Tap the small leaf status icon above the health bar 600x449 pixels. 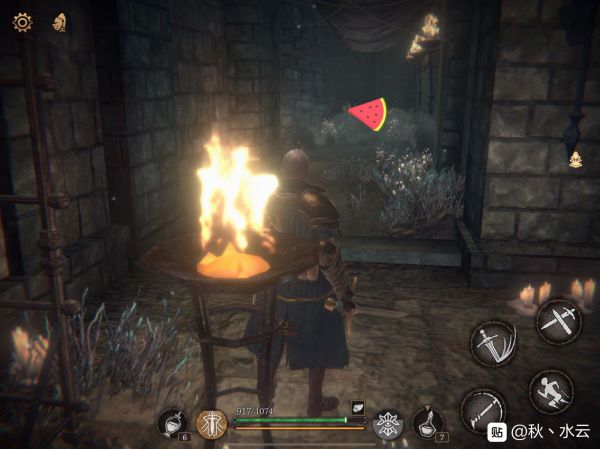click(357, 406)
